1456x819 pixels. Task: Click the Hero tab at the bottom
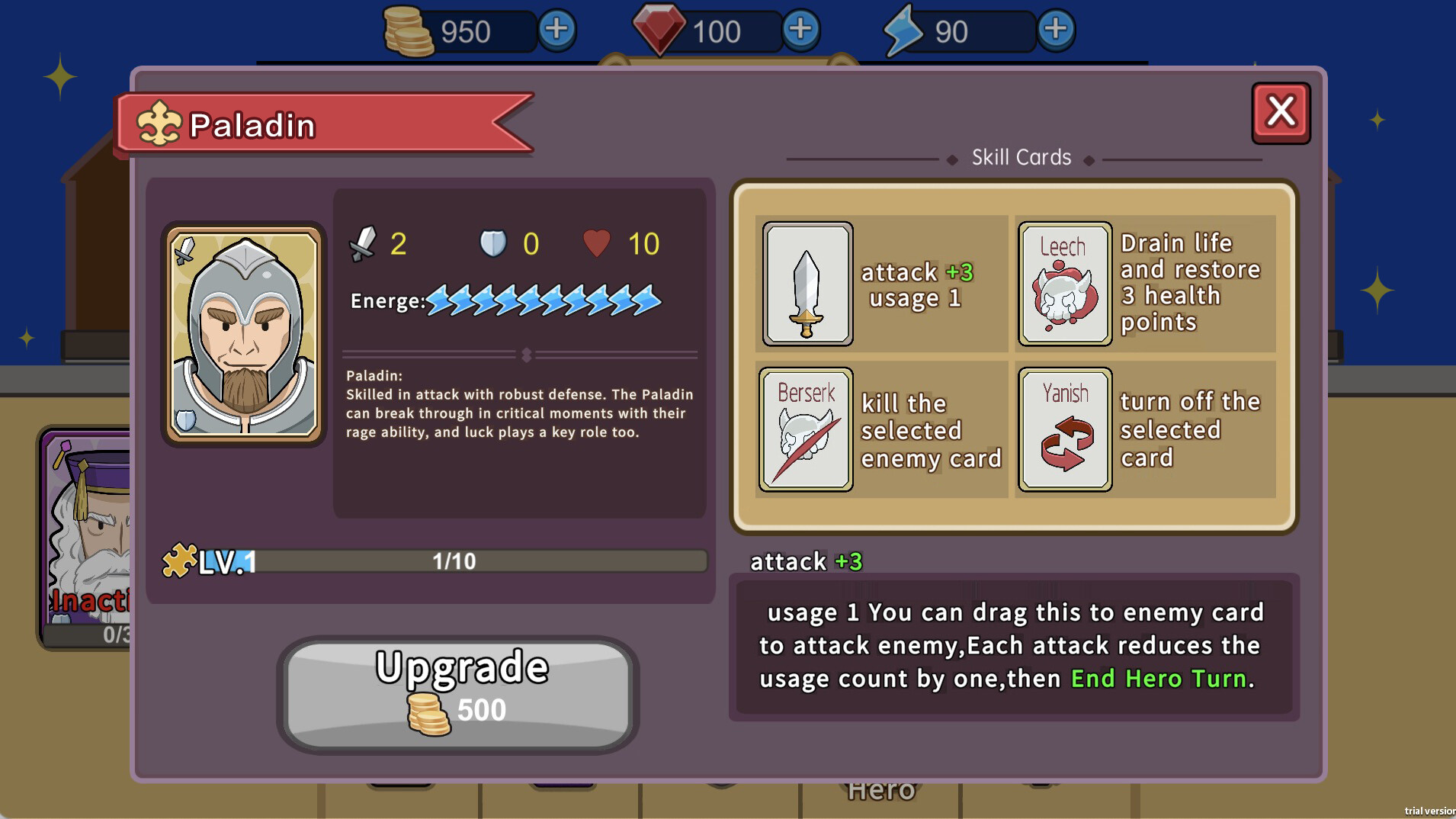(880, 789)
